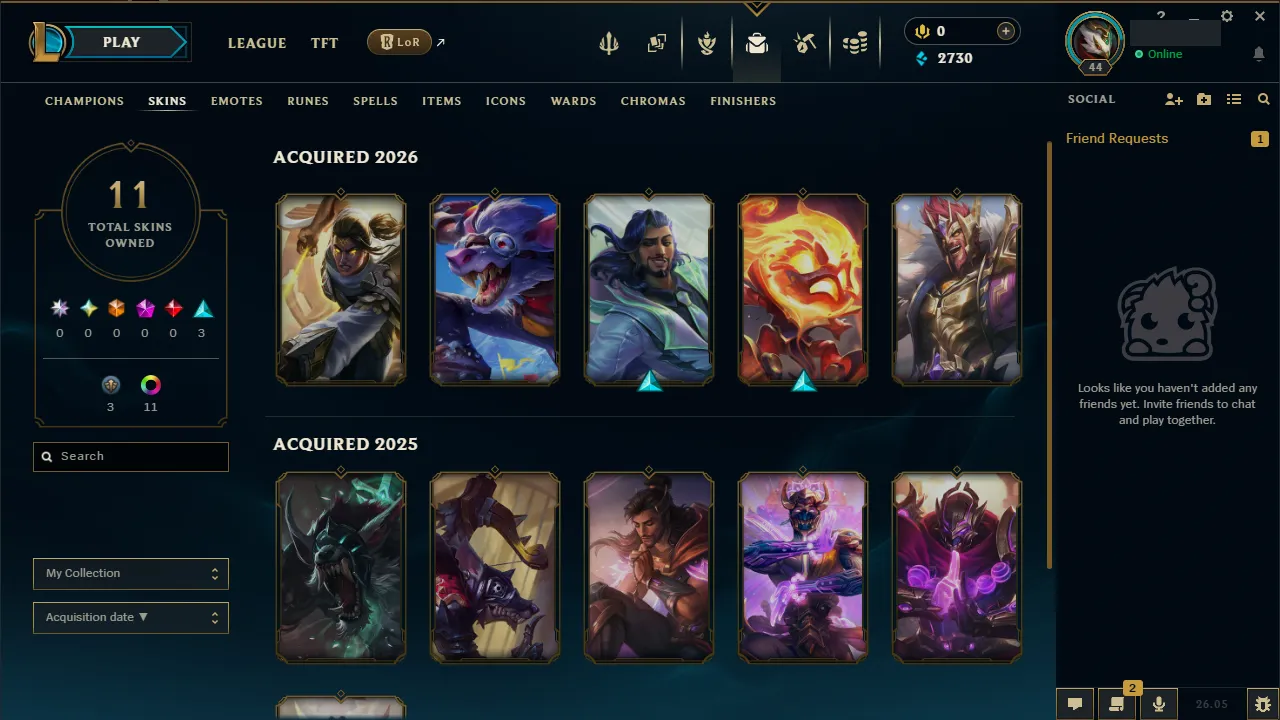This screenshot has height=720, width=1280.
Task: Open the Clash trophy icon
Action: (707, 43)
